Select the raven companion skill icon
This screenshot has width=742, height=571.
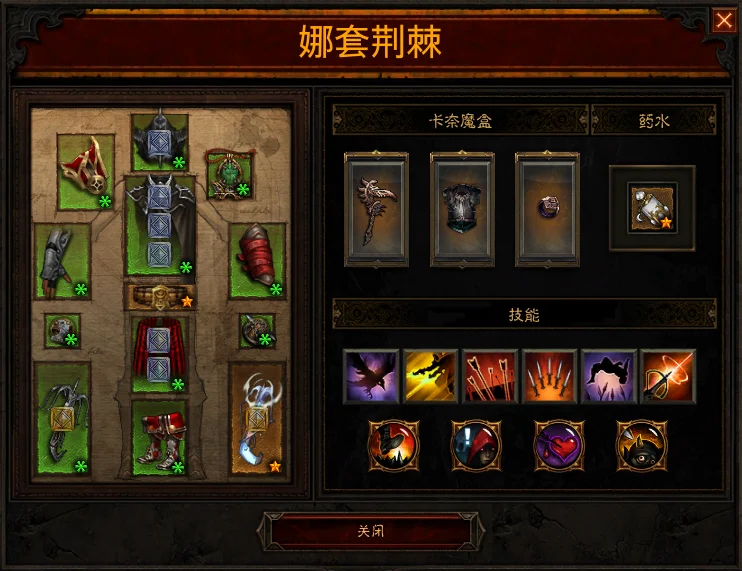pyautogui.click(x=371, y=376)
